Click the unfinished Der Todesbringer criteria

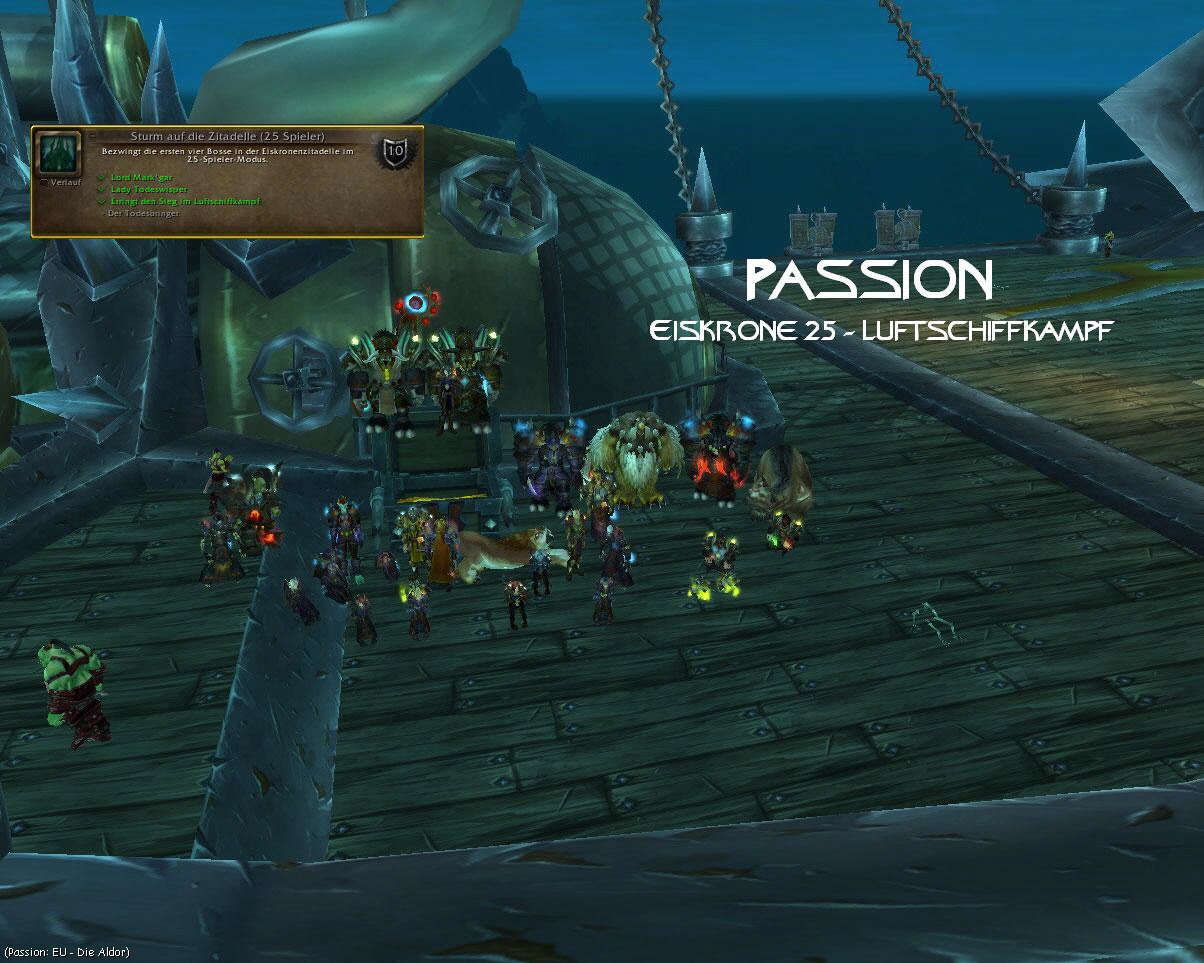coord(144,213)
